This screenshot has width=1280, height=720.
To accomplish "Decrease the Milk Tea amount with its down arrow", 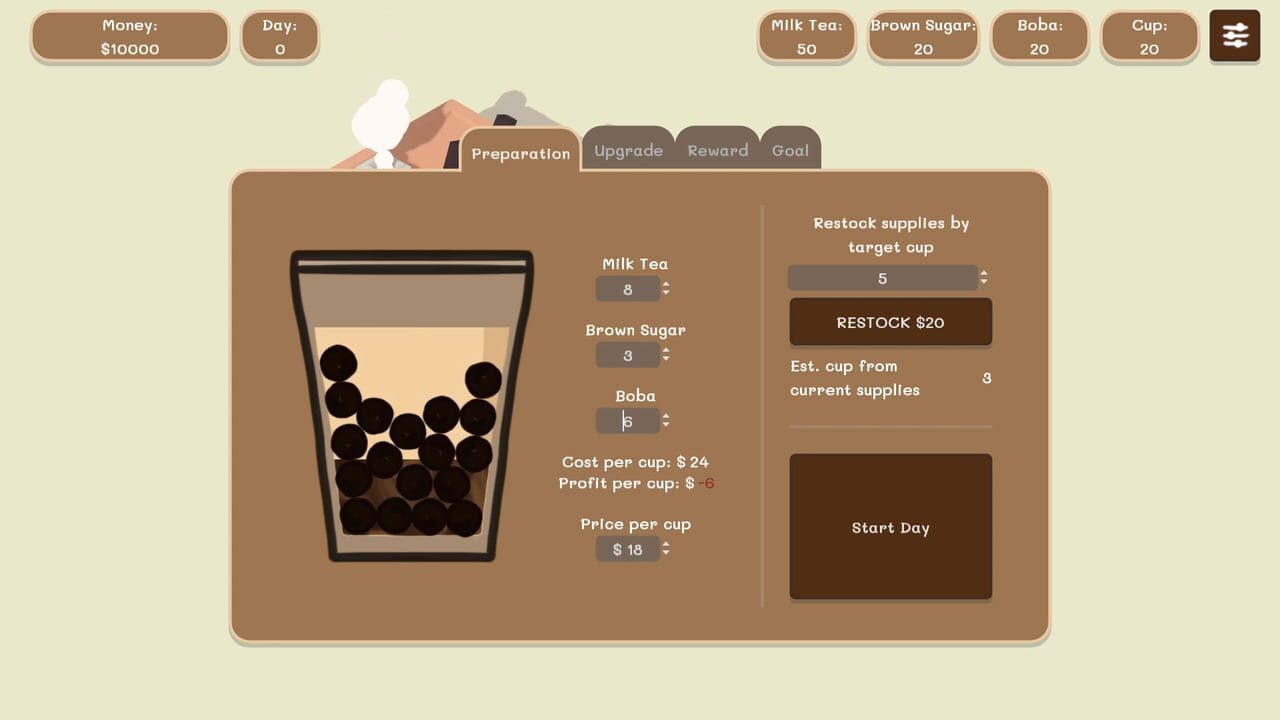I will tap(666, 293).
